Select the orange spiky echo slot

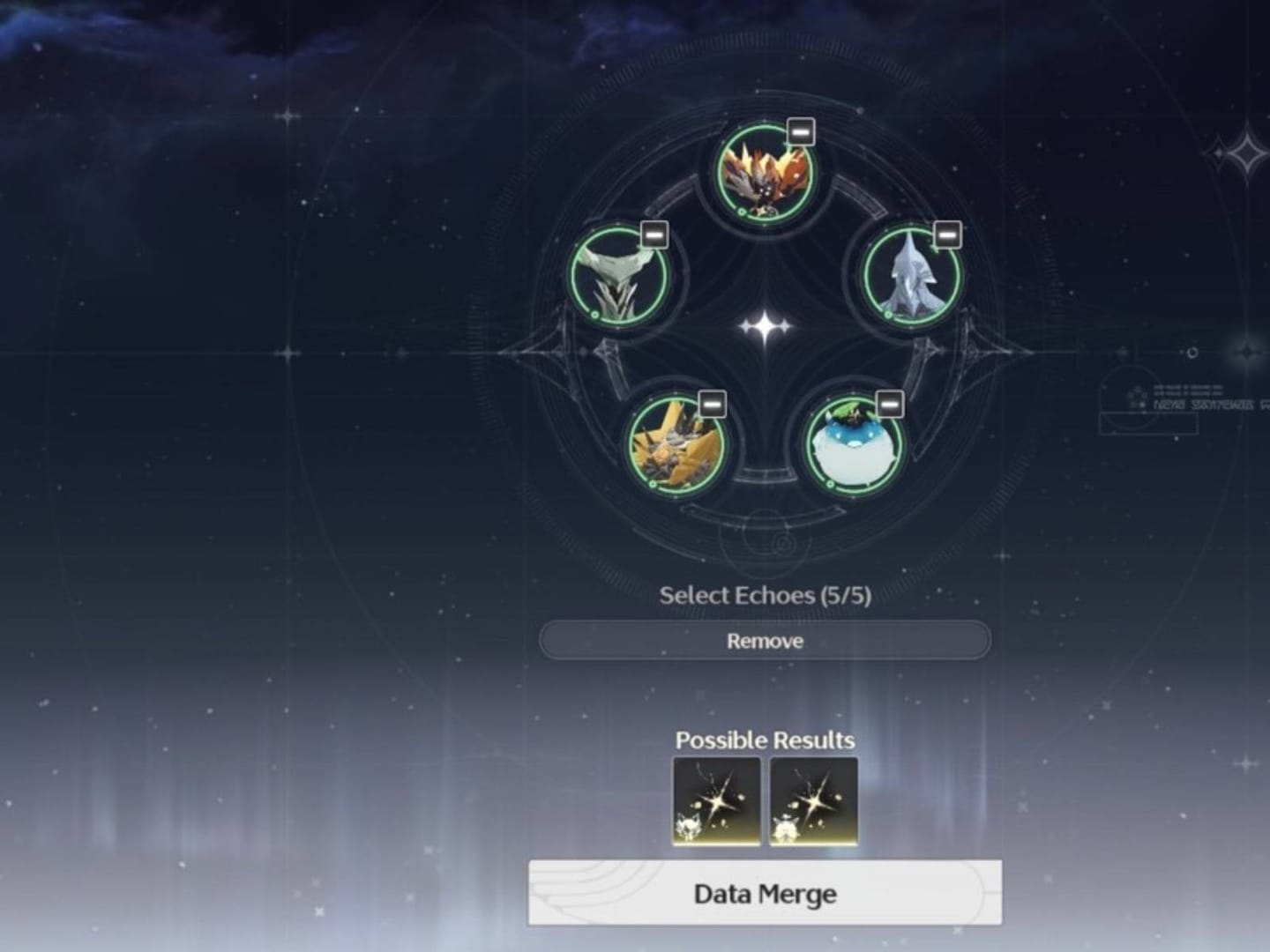tap(763, 174)
